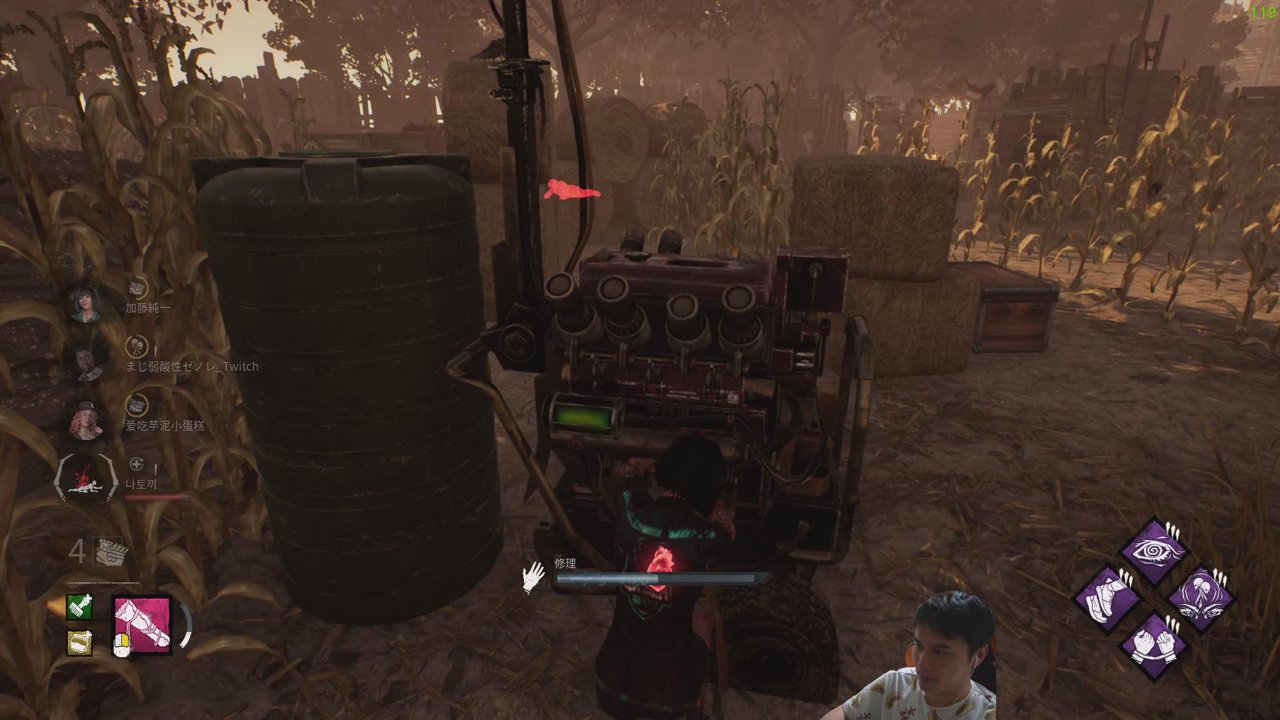Image resolution: width=1280 pixels, height=720 pixels.
Task: Click the downed survivor status icon for 나토끼
Action: [x=86, y=480]
